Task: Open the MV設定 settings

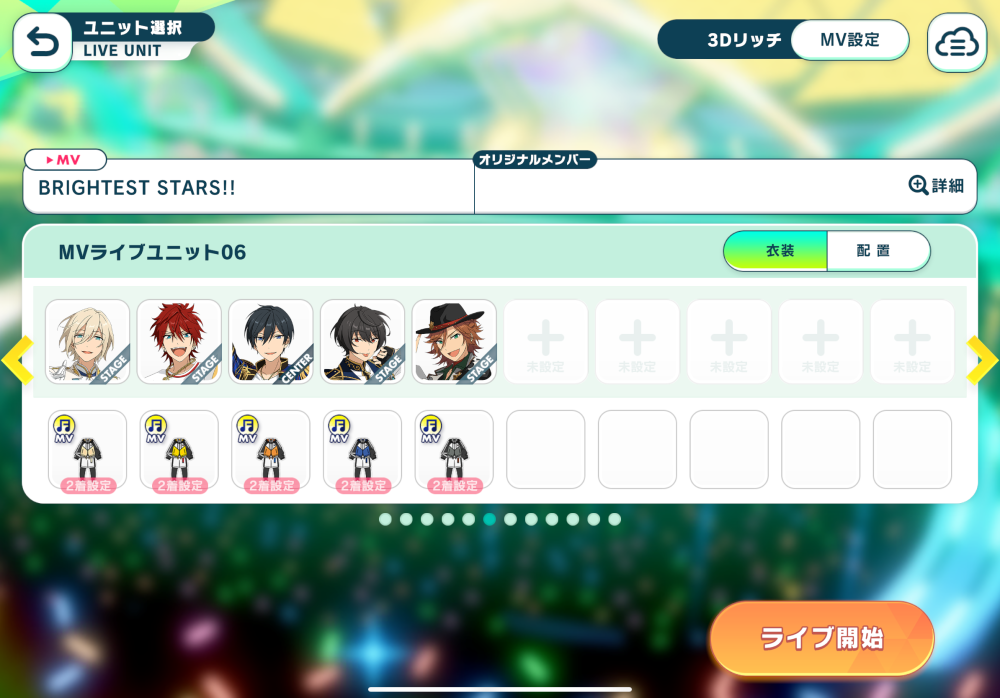Action: click(849, 40)
